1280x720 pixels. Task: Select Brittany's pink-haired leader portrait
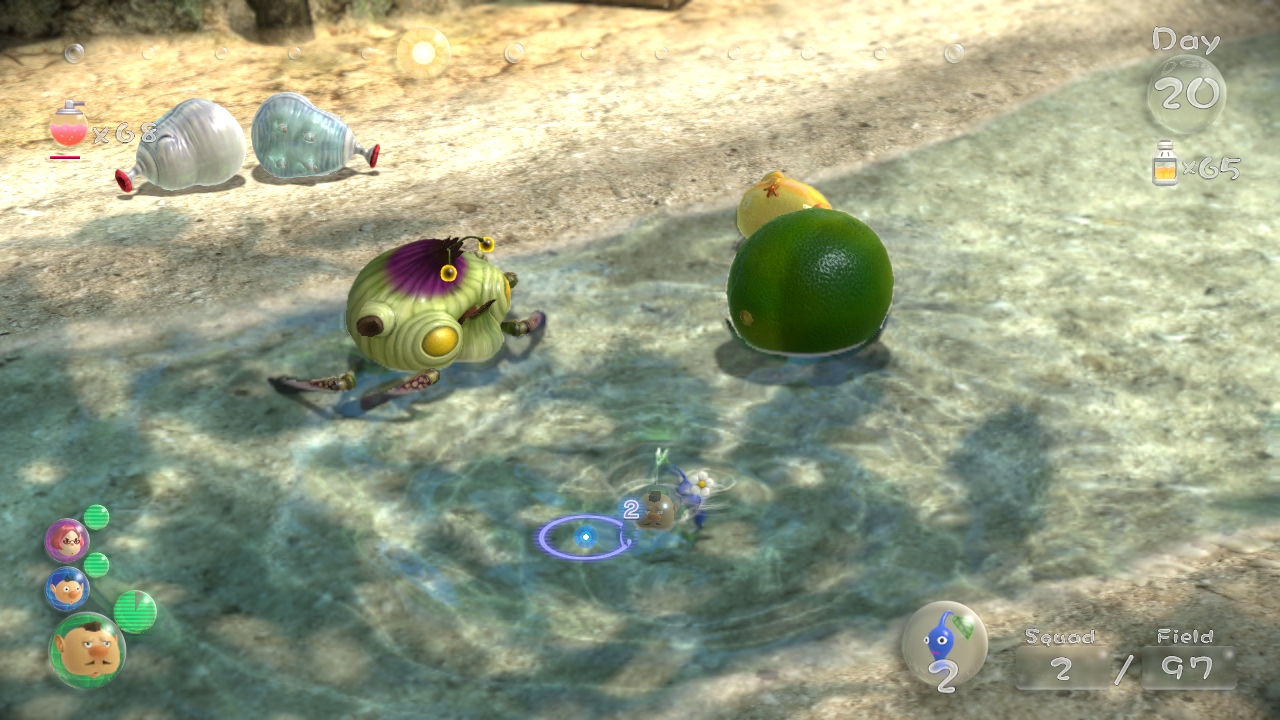[x=67, y=541]
